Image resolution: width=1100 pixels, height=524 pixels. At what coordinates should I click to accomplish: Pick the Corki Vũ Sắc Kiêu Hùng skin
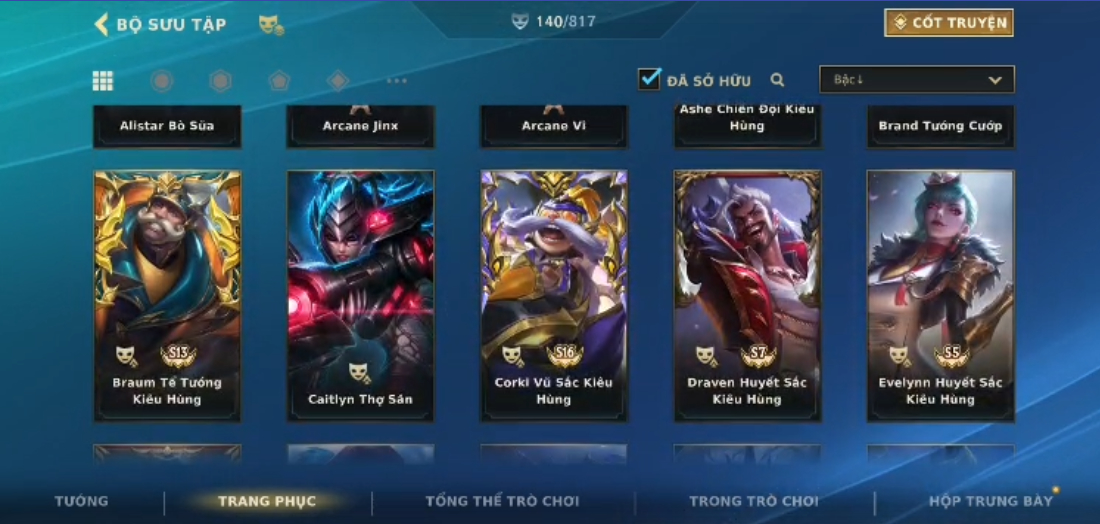(x=554, y=295)
